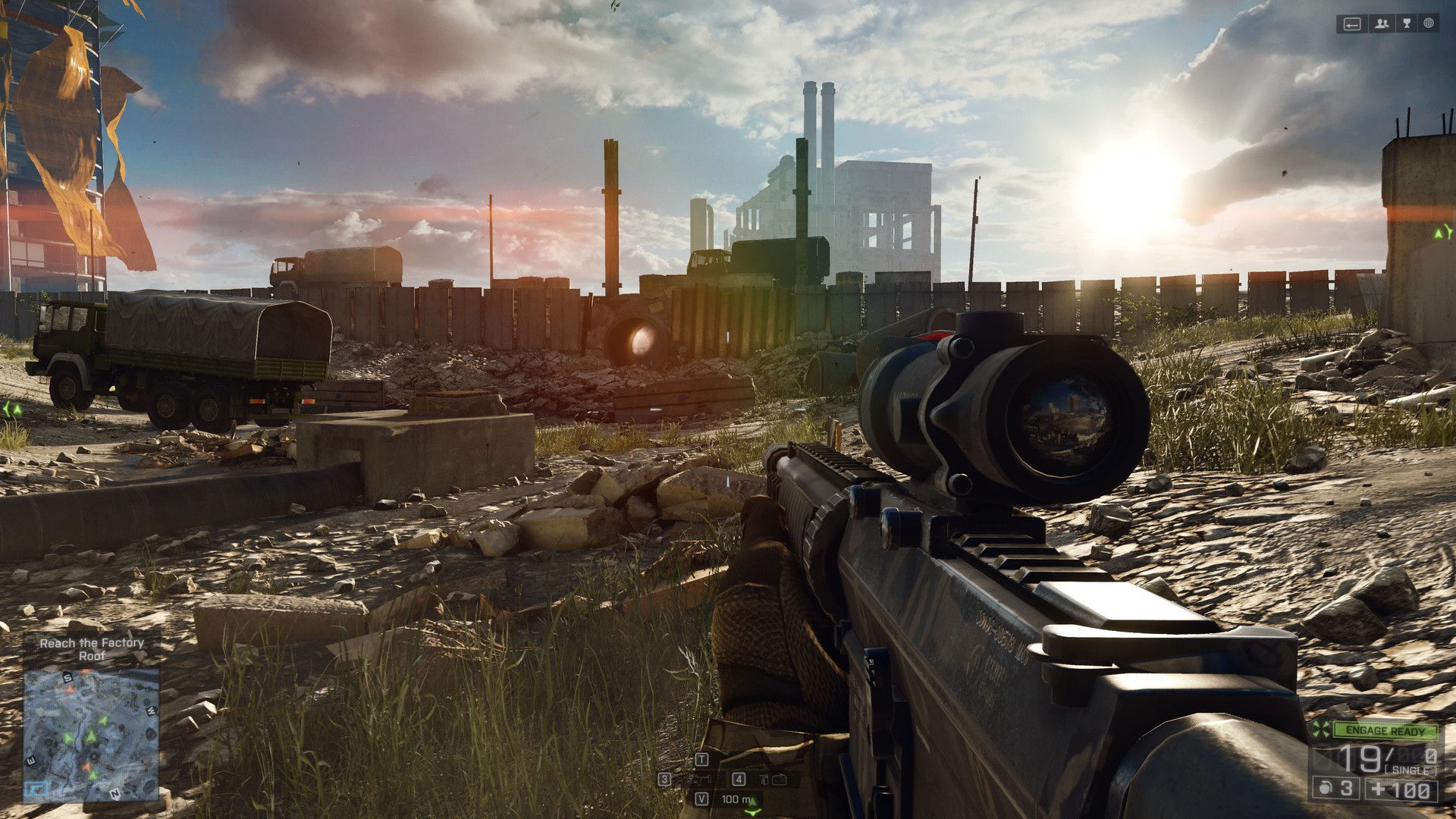Activate the Engage Ready indicator
Screen dimensions: 1456x819
click(x=1385, y=731)
